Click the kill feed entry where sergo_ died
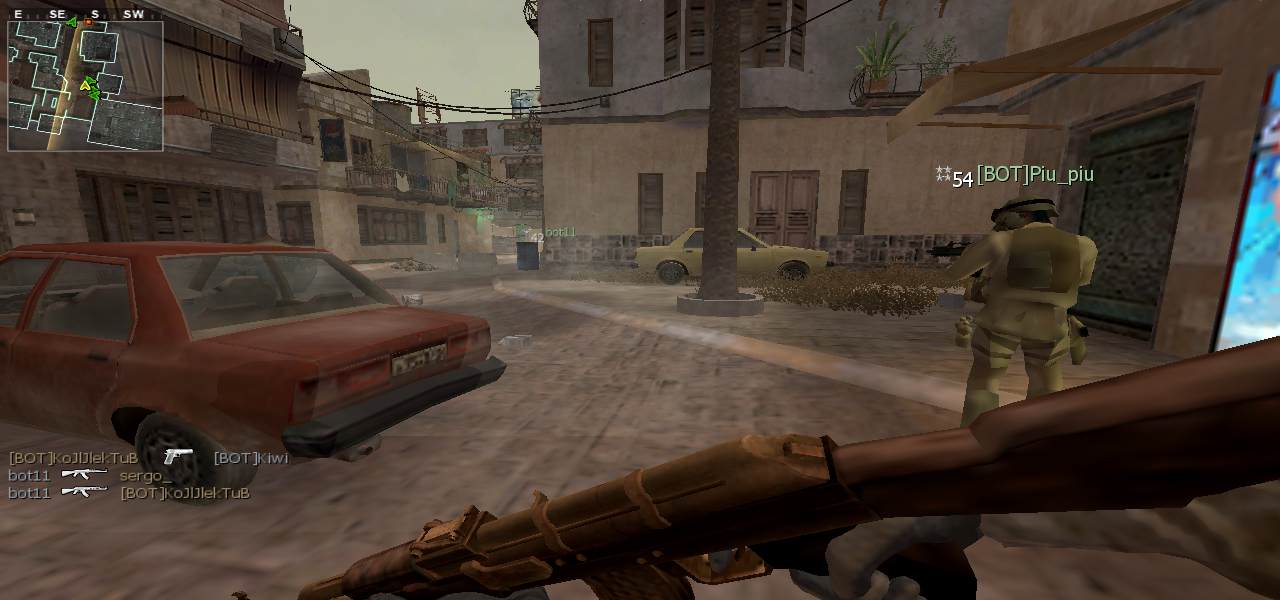 (x=90, y=476)
